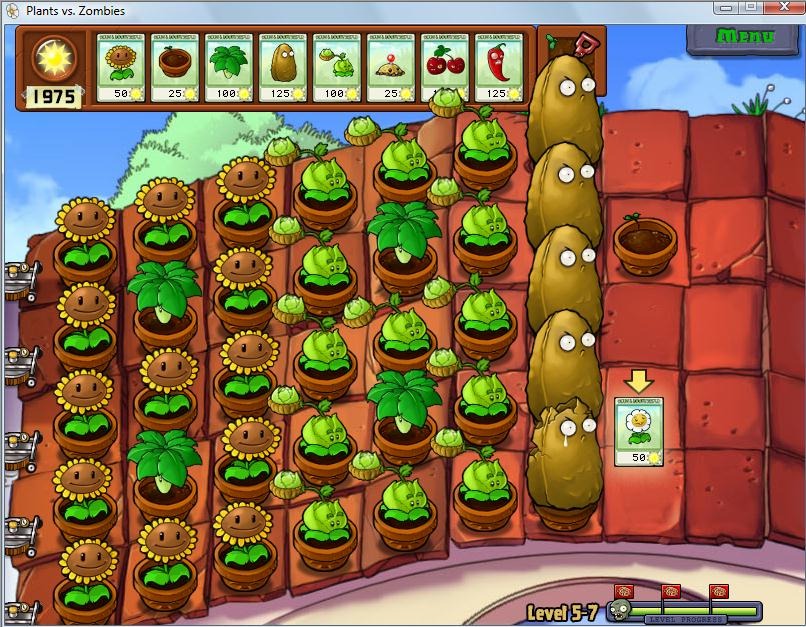Open the Menu button

point(745,37)
